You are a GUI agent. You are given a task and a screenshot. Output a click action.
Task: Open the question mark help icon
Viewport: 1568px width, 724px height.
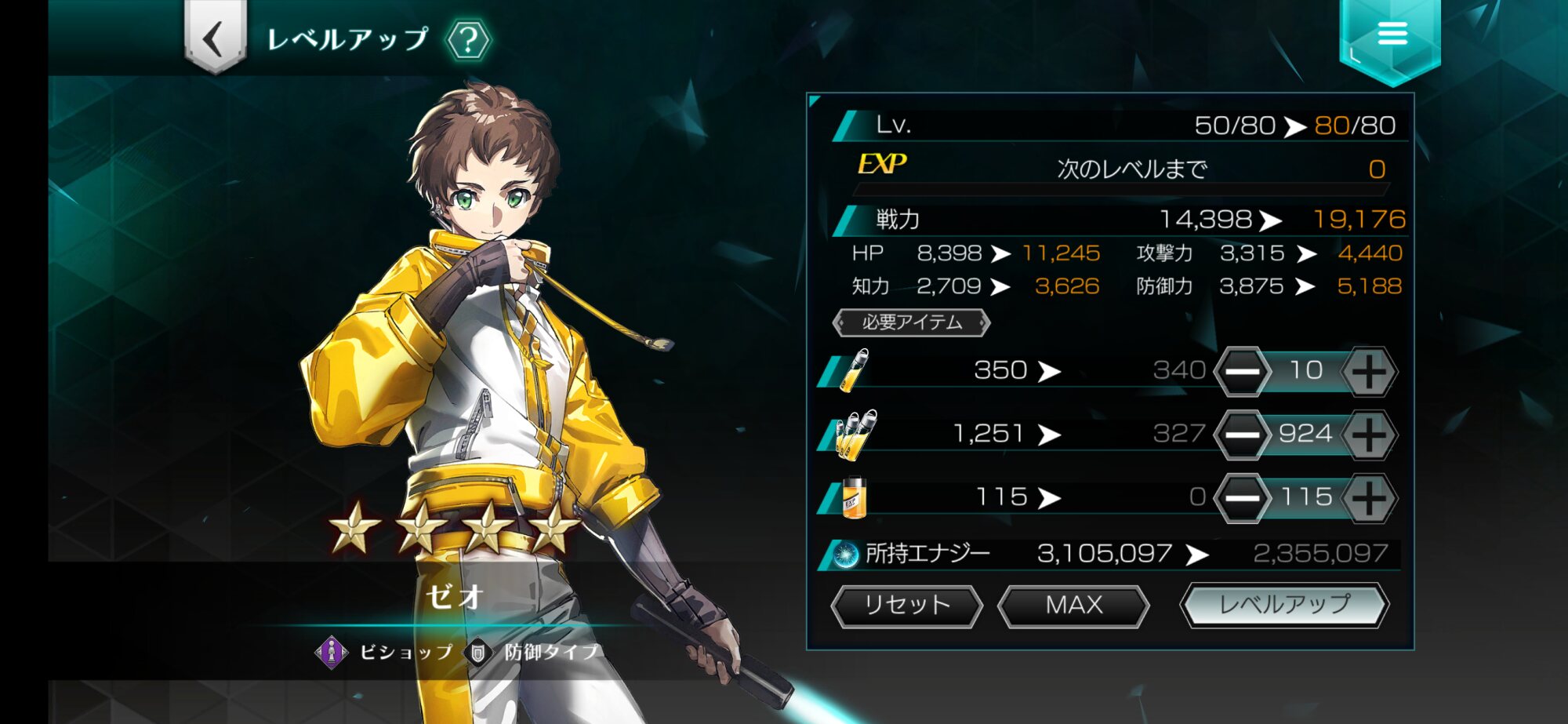pos(468,40)
